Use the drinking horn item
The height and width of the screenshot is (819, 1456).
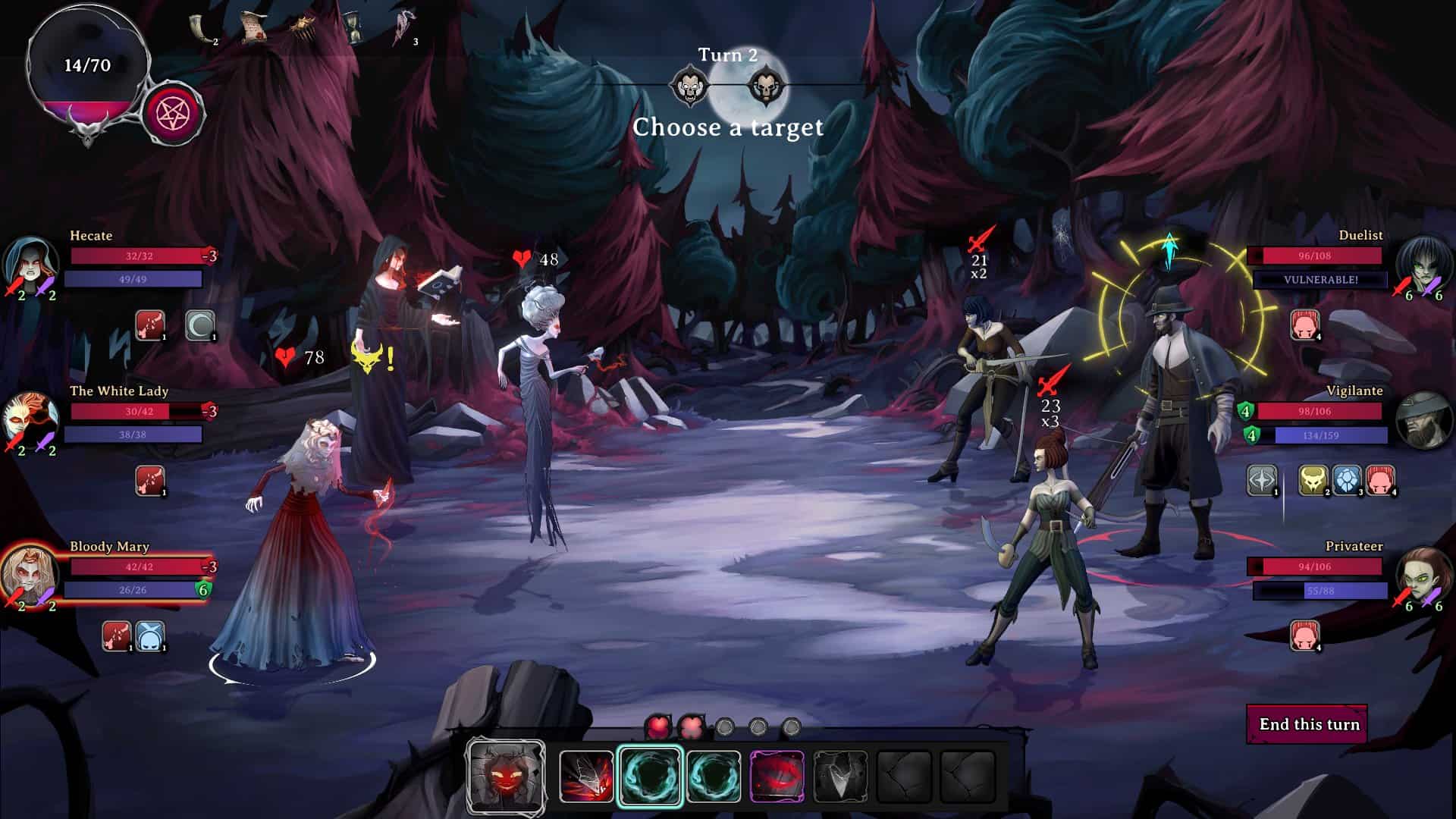200,28
